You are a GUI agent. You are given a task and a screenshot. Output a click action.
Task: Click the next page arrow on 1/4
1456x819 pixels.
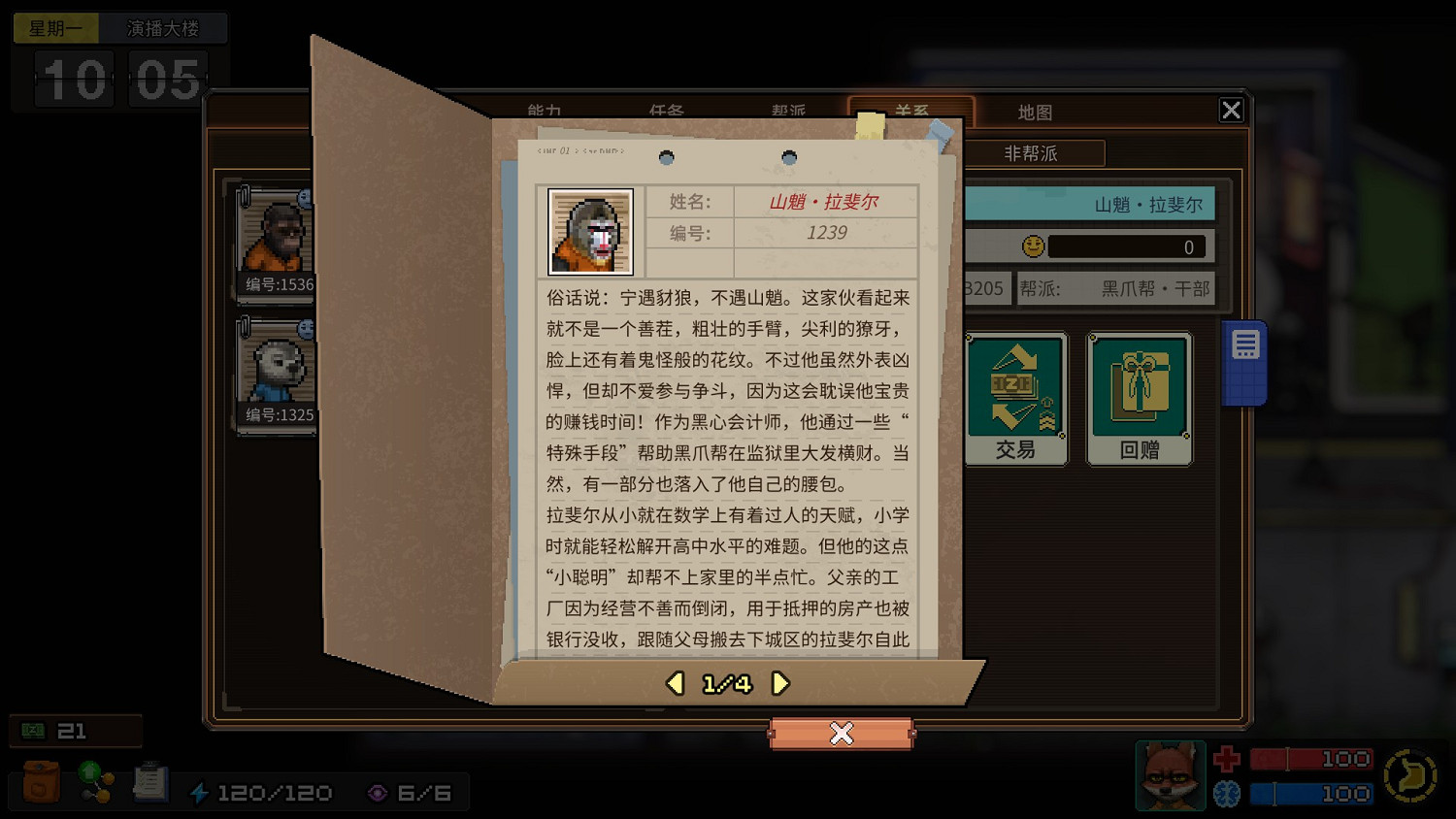tap(778, 683)
